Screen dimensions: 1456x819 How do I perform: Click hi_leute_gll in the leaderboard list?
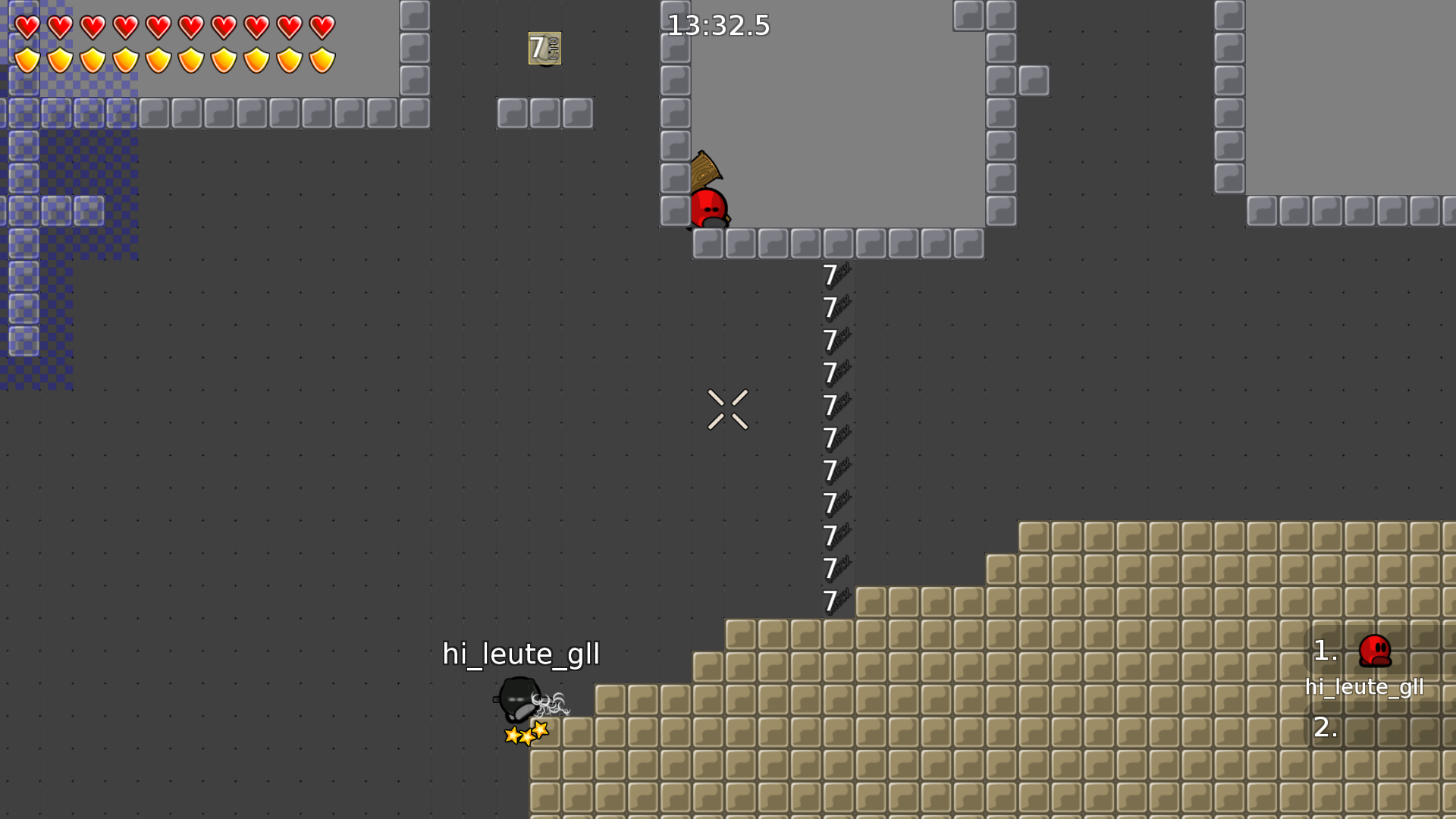point(1365,687)
